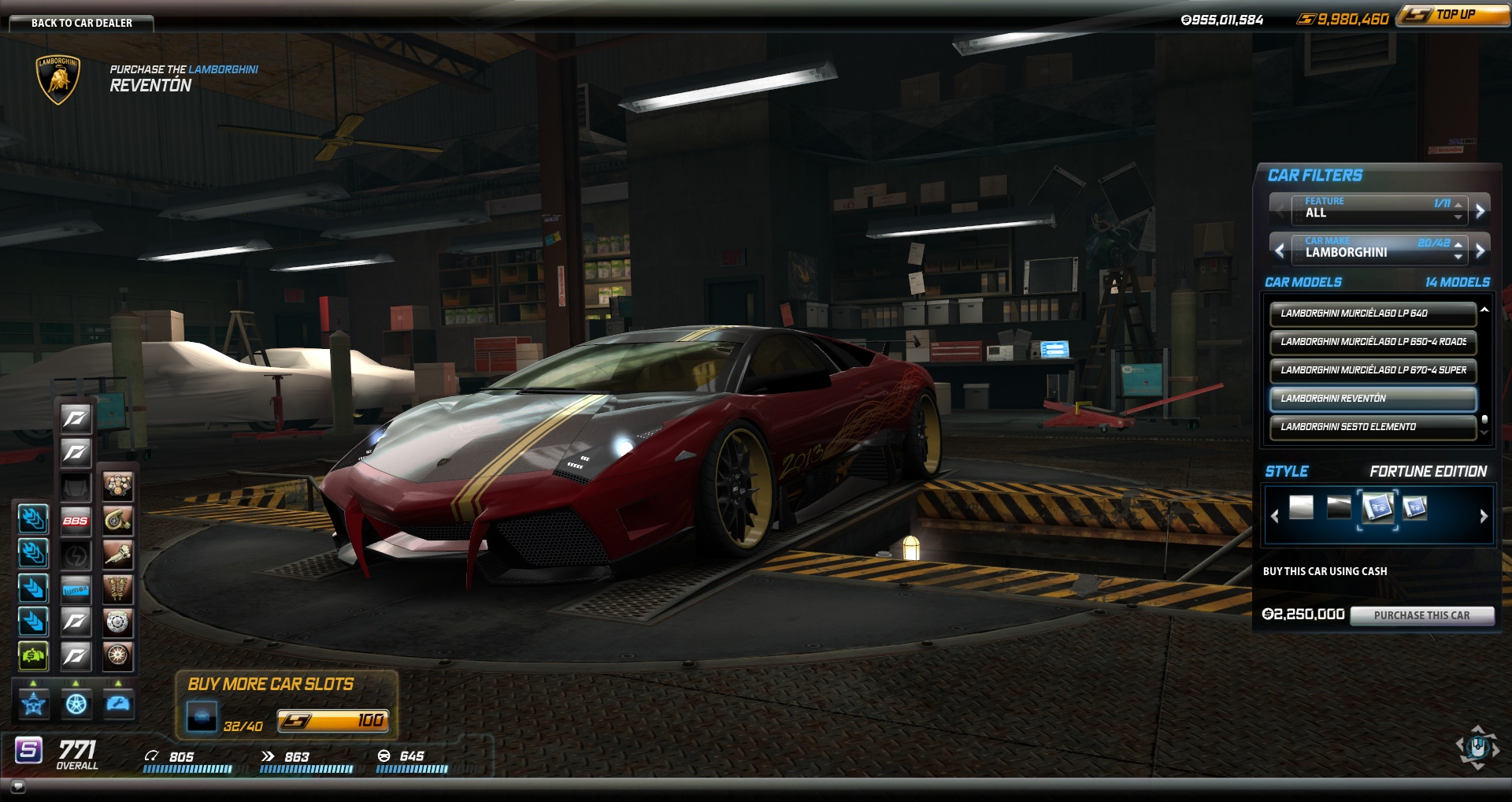Viewport: 1512px width, 802px height.
Task: Show the previous car style
Action: [x=1275, y=516]
